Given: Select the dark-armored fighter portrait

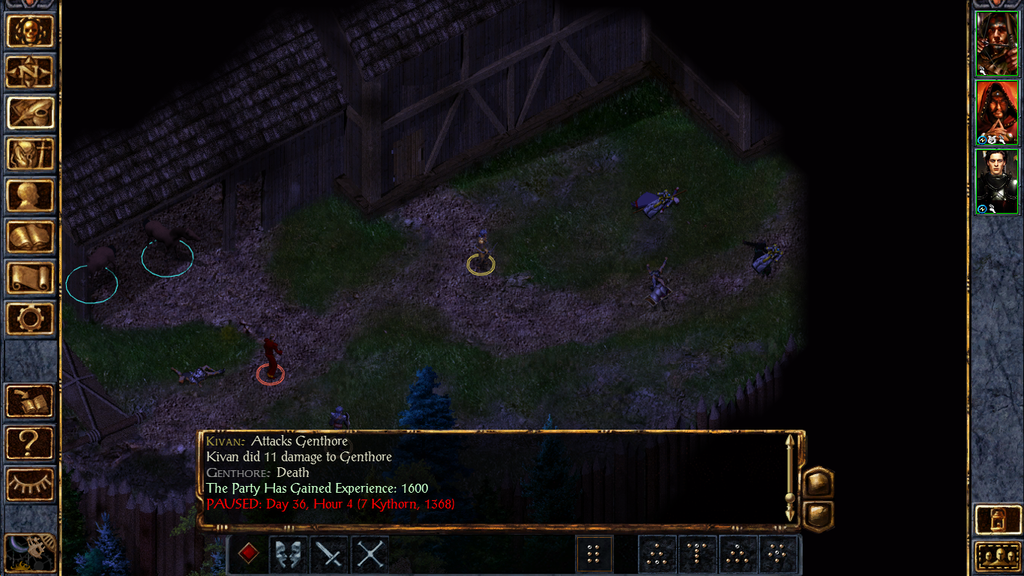Looking at the screenshot, I should pyautogui.click(x=997, y=180).
